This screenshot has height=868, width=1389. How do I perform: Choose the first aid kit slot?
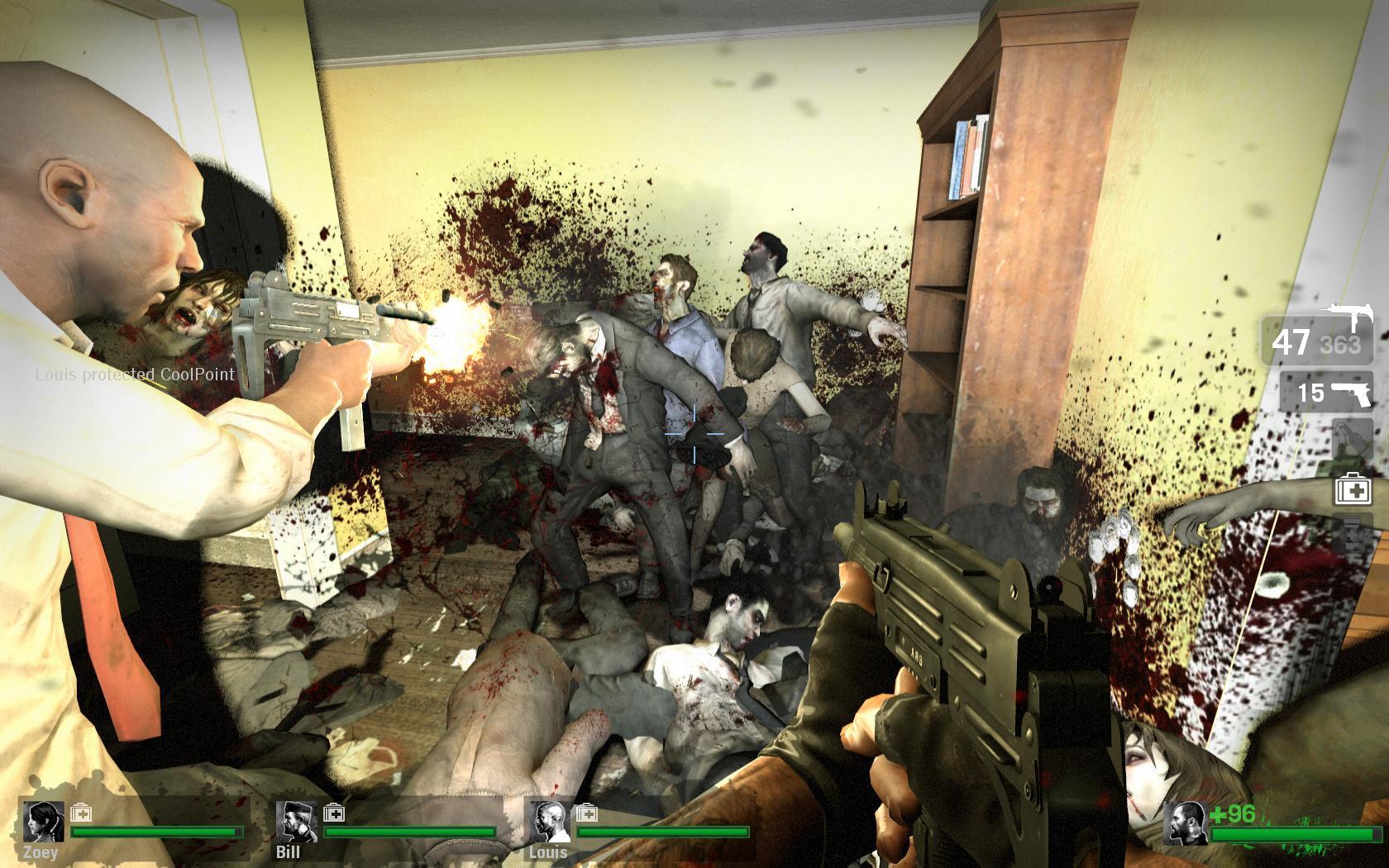[x=1353, y=489]
